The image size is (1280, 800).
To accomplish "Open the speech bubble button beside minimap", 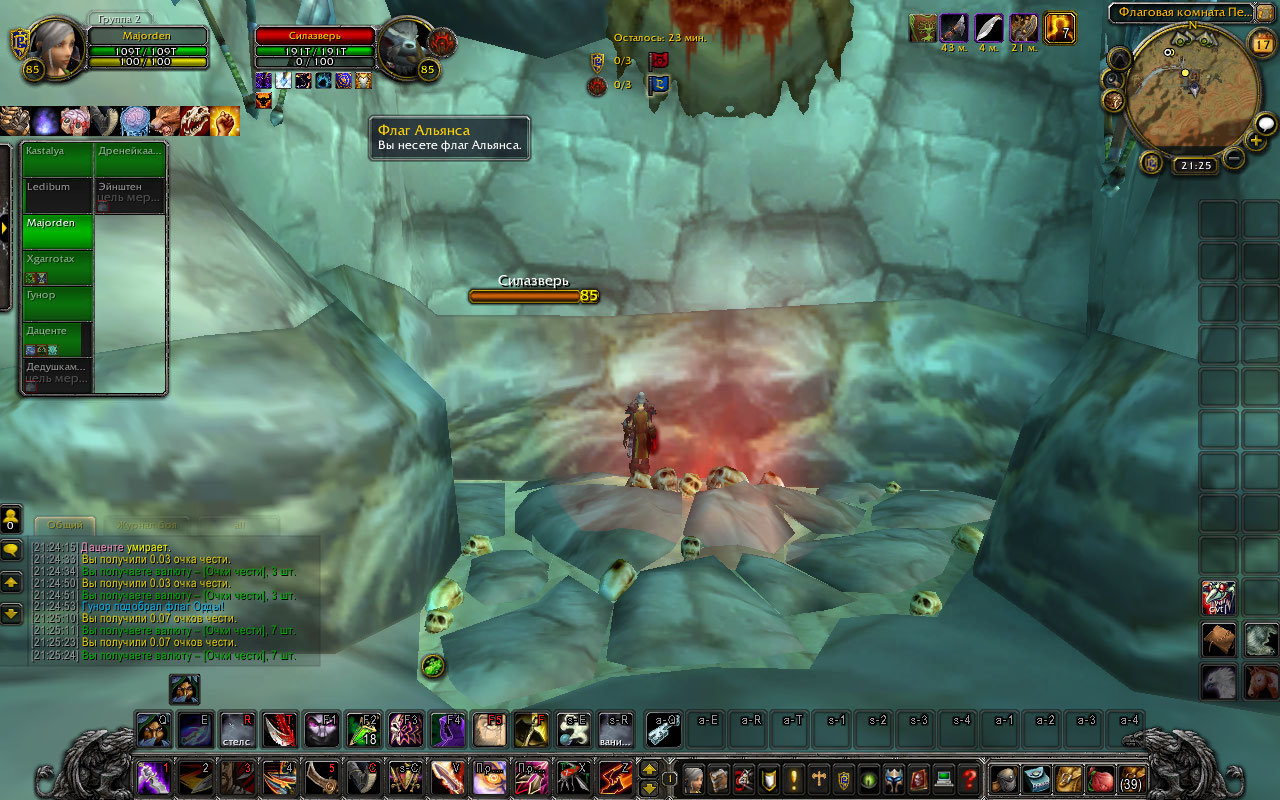I will coord(1265,124).
